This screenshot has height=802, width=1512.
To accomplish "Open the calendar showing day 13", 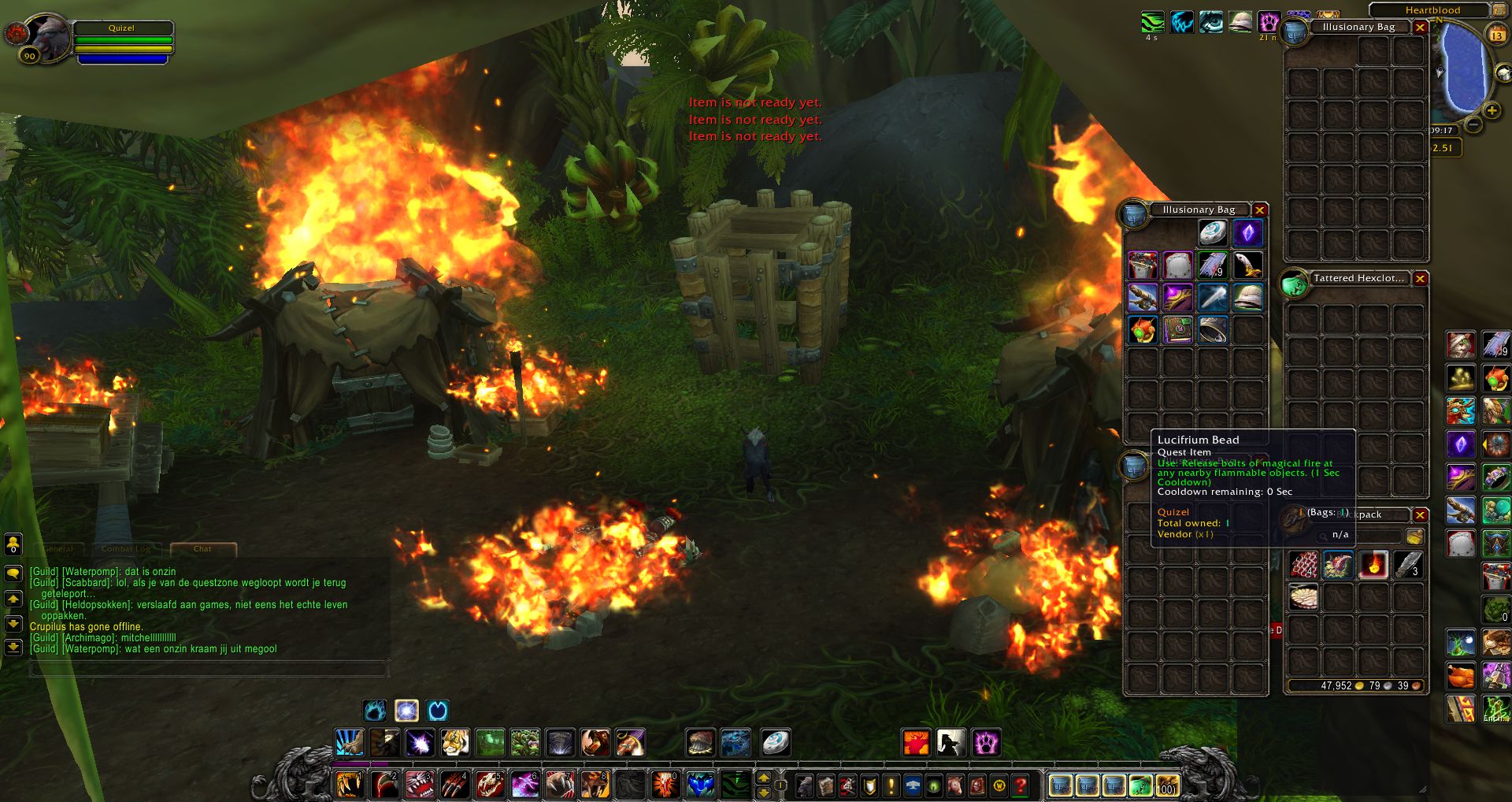I will pyautogui.click(x=1496, y=35).
